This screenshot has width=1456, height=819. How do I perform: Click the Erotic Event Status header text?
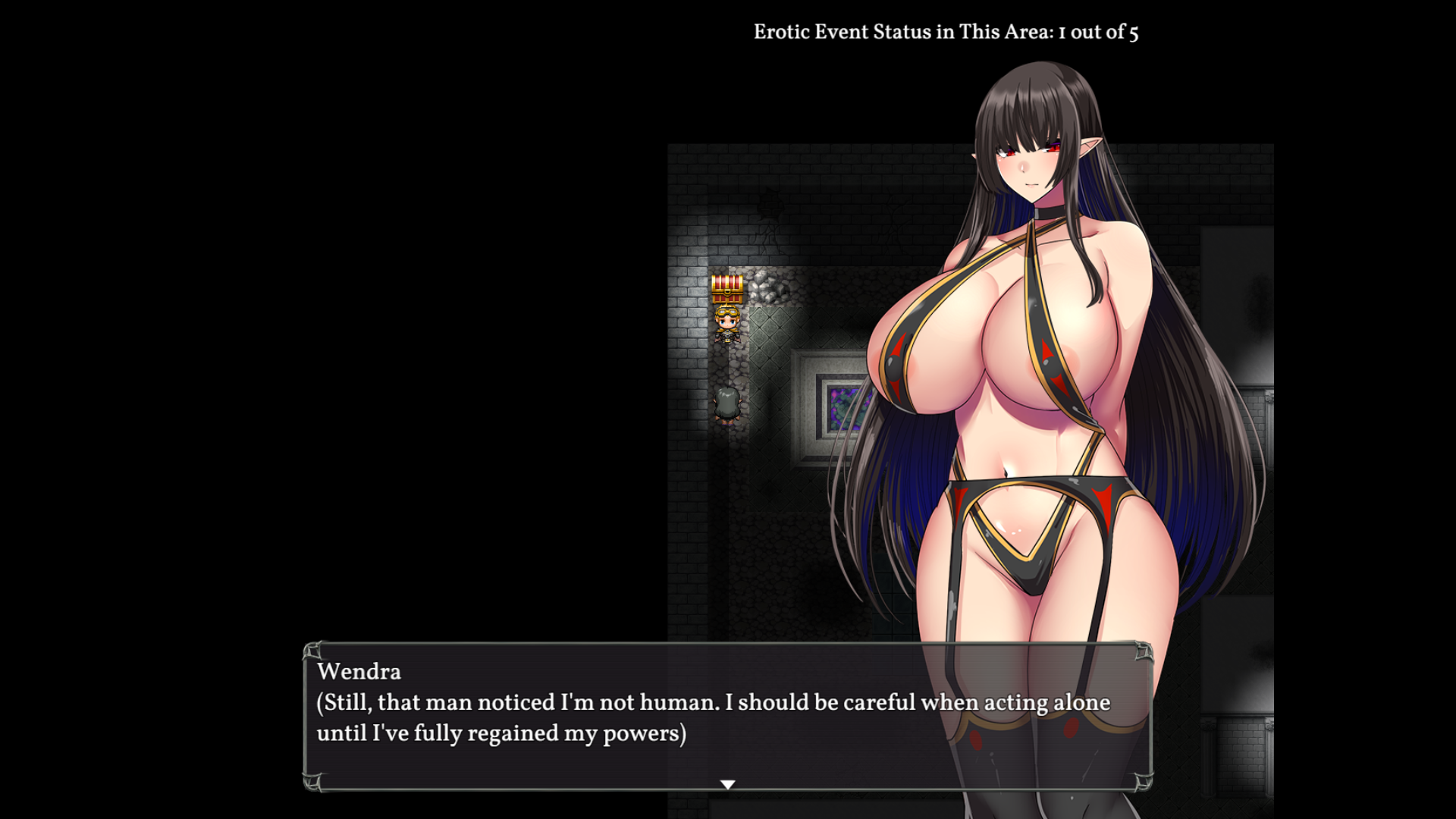[x=944, y=31]
